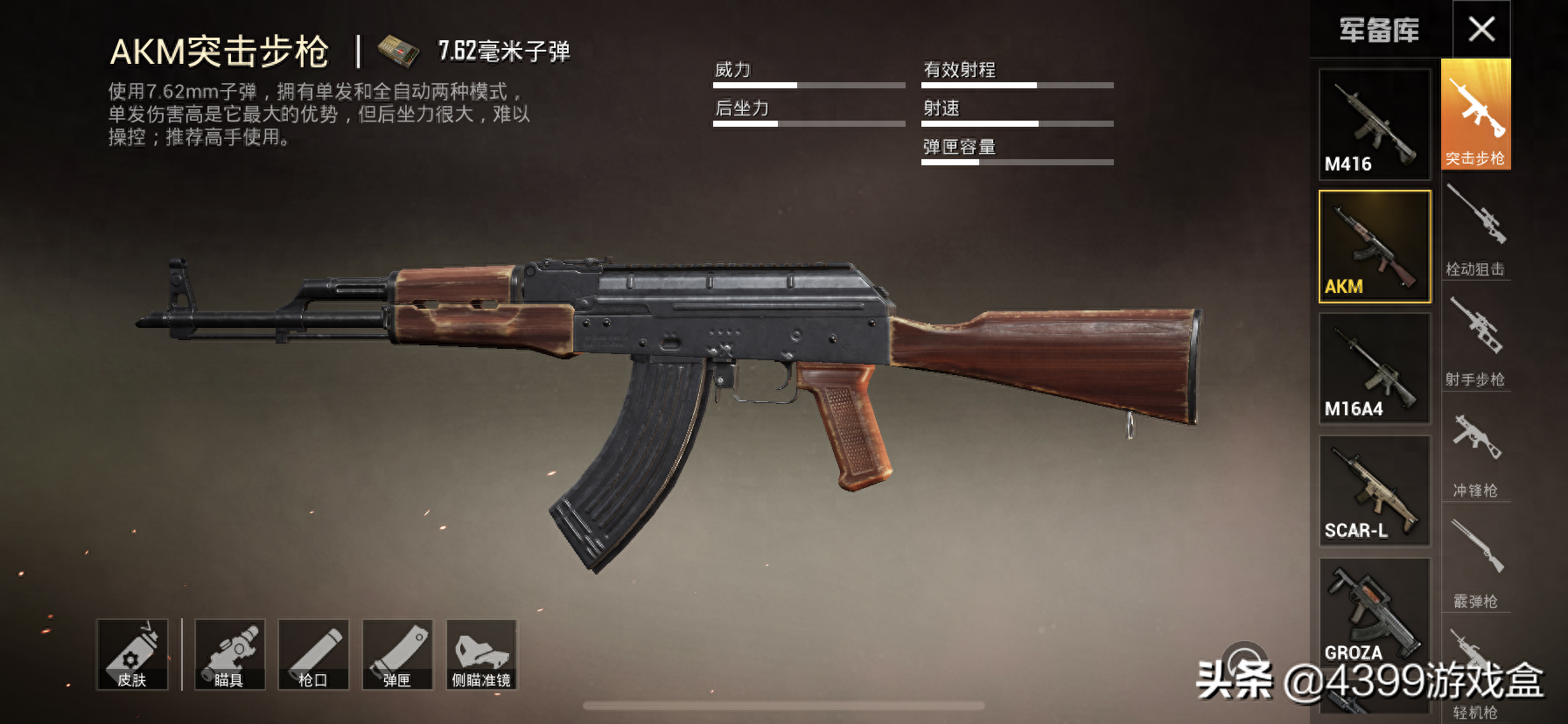Viewport: 1568px width, 724px height.
Task: Open the 霰弹枪 shotgun category
Action: point(1475,563)
